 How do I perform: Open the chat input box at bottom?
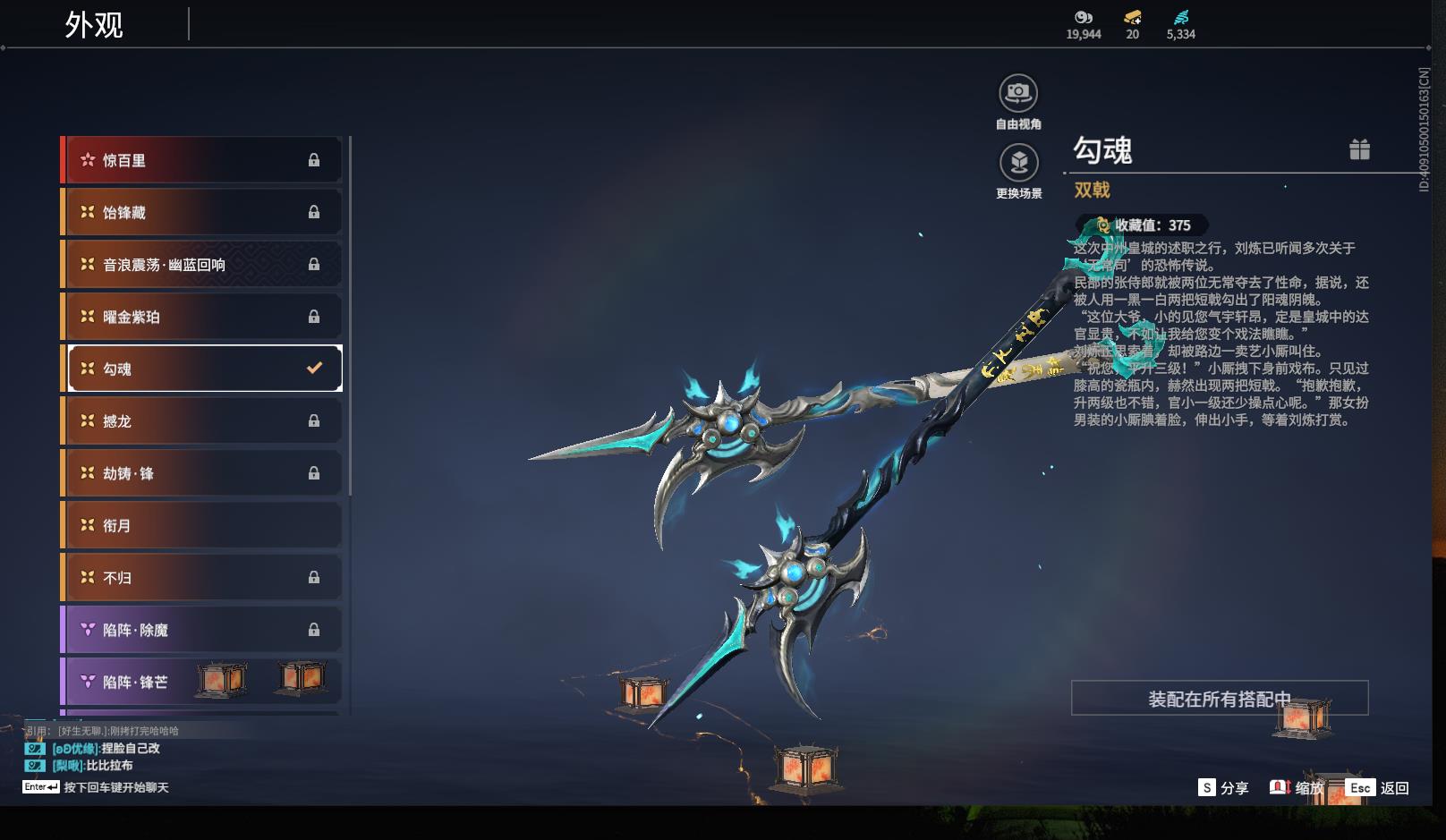pos(115,787)
